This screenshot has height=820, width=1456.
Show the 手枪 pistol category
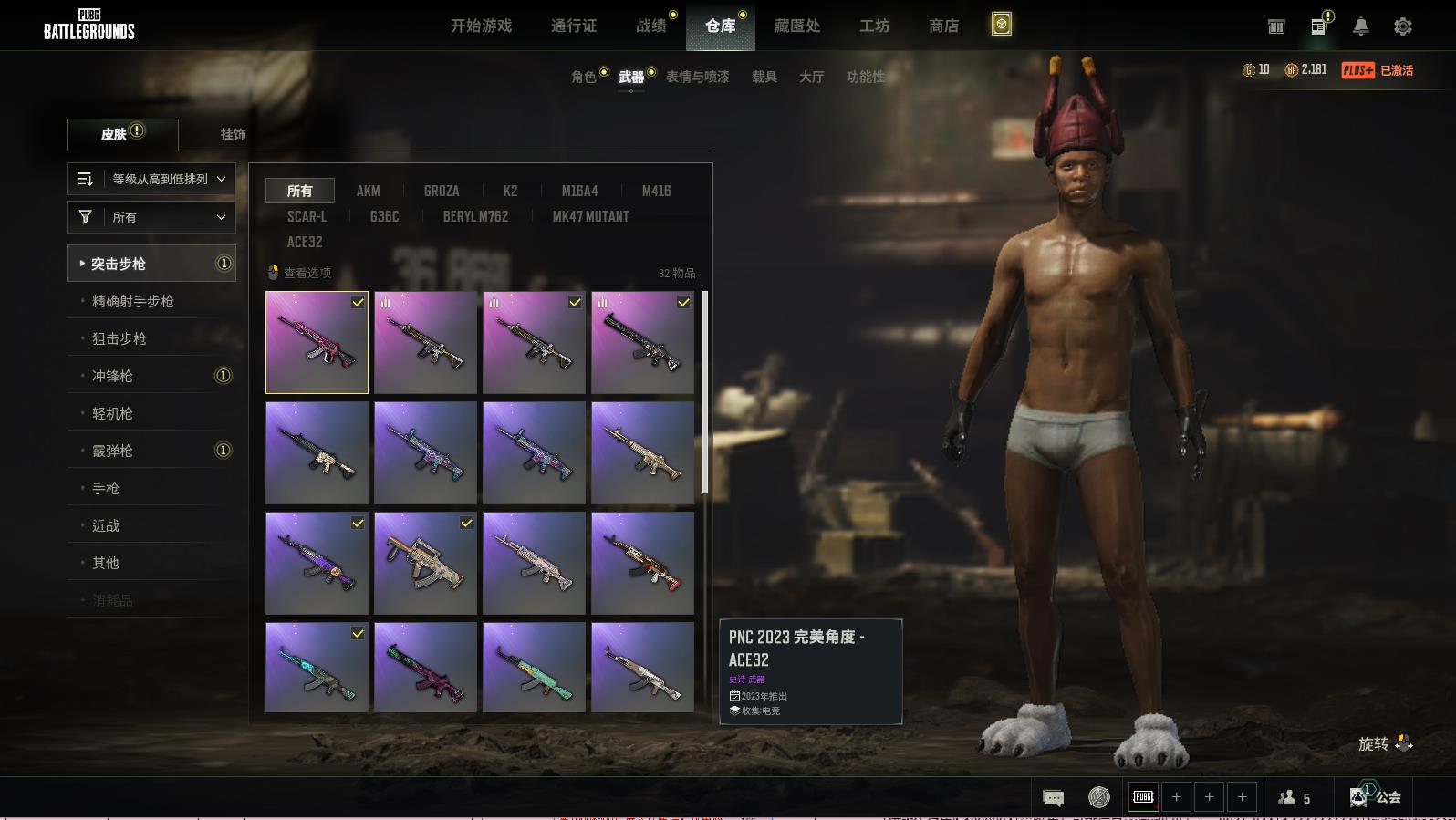coord(106,488)
